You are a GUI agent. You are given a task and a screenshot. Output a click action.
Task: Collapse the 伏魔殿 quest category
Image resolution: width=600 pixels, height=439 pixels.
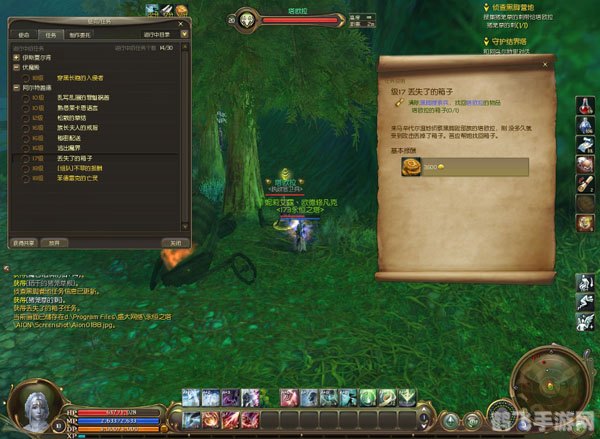point(16,67)
